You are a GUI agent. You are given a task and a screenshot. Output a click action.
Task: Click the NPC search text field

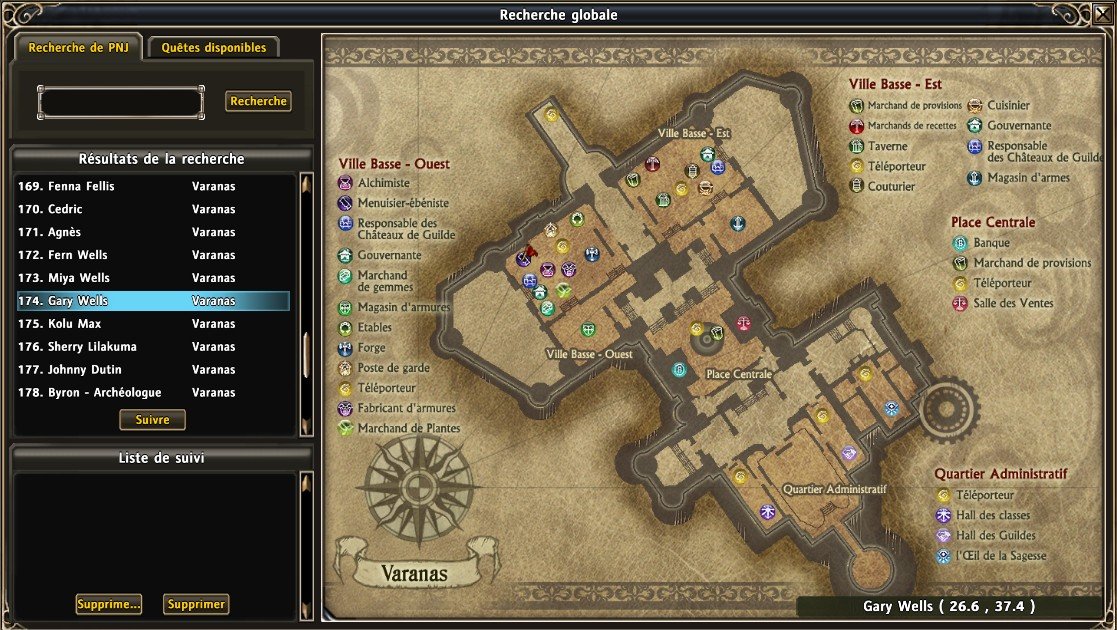pyautogui.click(x=121, y=102)
